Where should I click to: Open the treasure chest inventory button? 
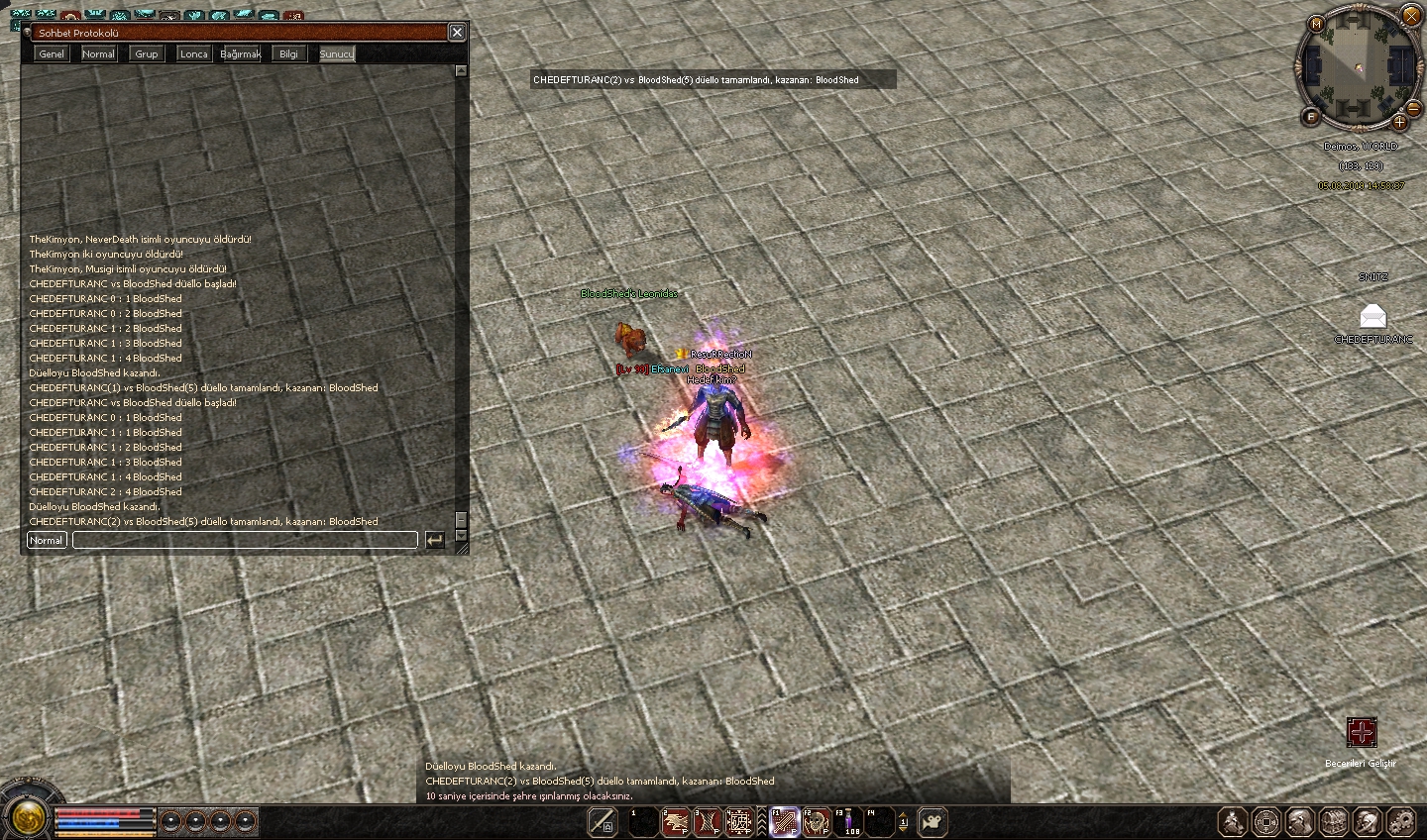click(1333, 822)
